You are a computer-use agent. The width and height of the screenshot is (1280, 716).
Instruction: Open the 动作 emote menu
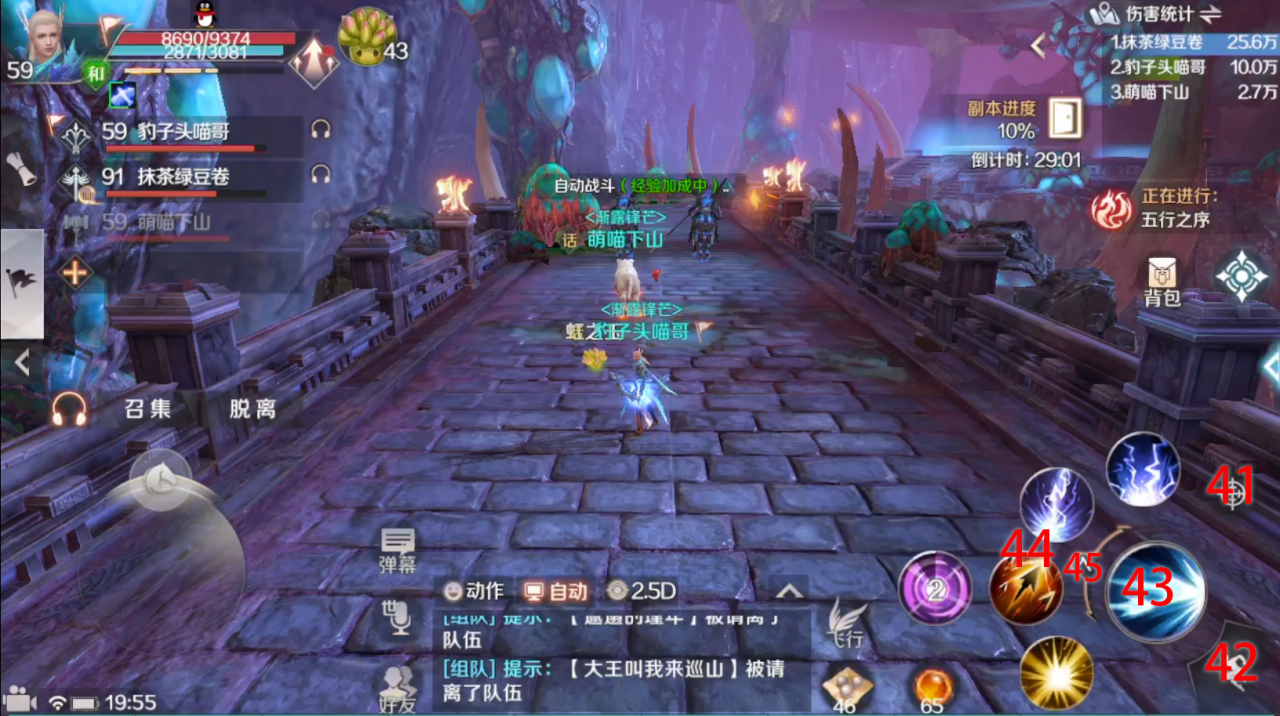[x=474, y=591]
